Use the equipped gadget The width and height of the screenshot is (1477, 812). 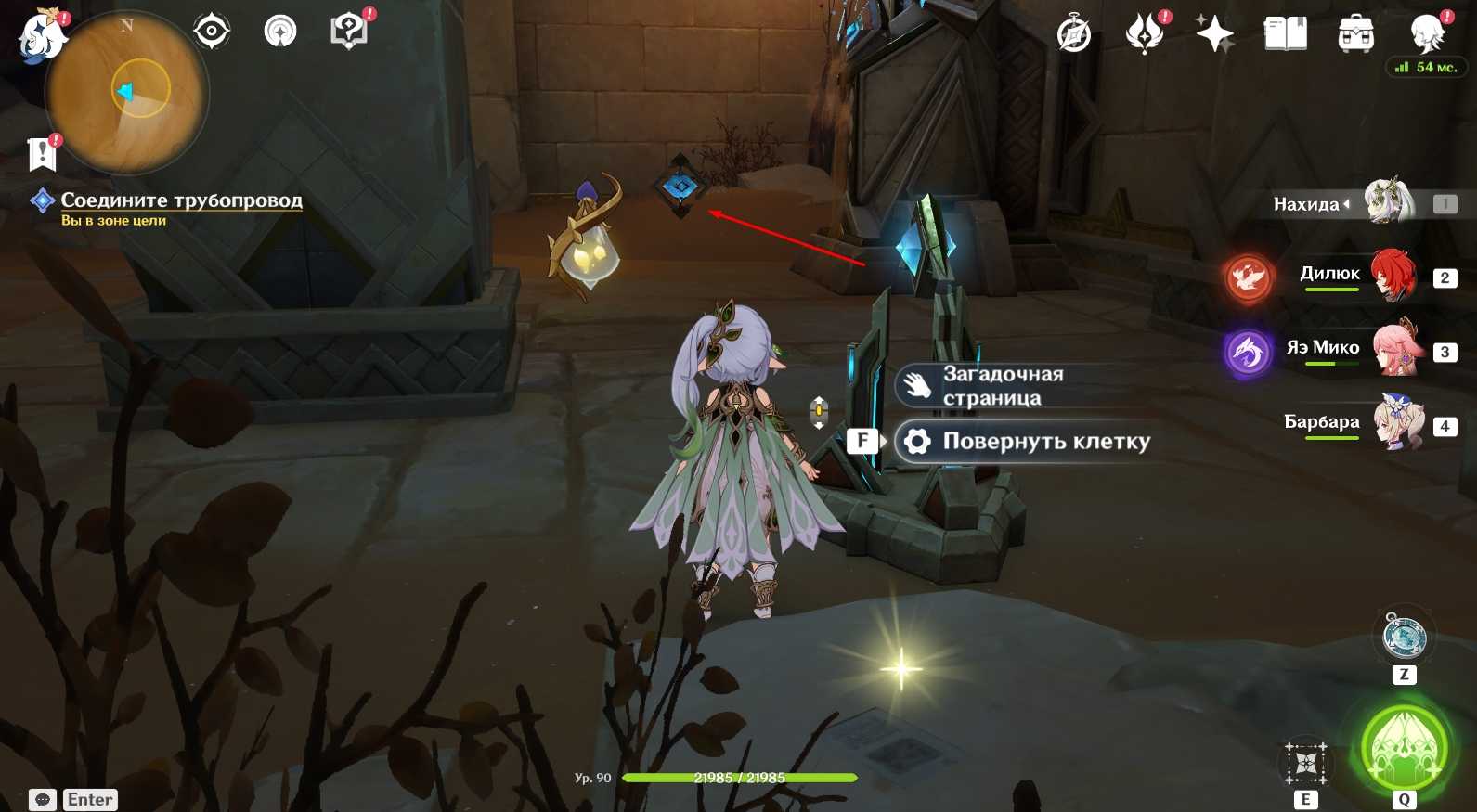click(x=1404, y=638)
